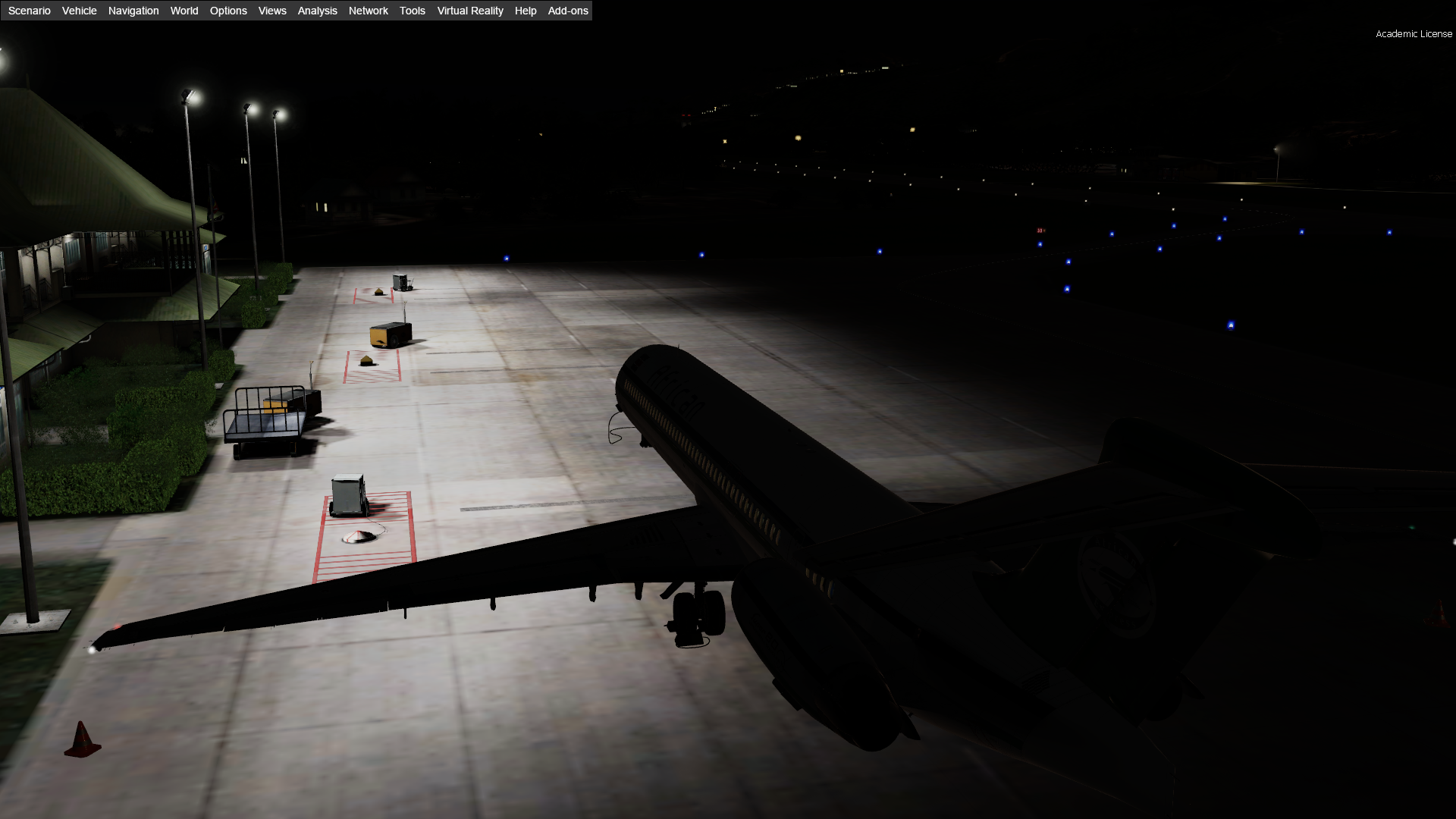Open the Options menu

[228, 11]
